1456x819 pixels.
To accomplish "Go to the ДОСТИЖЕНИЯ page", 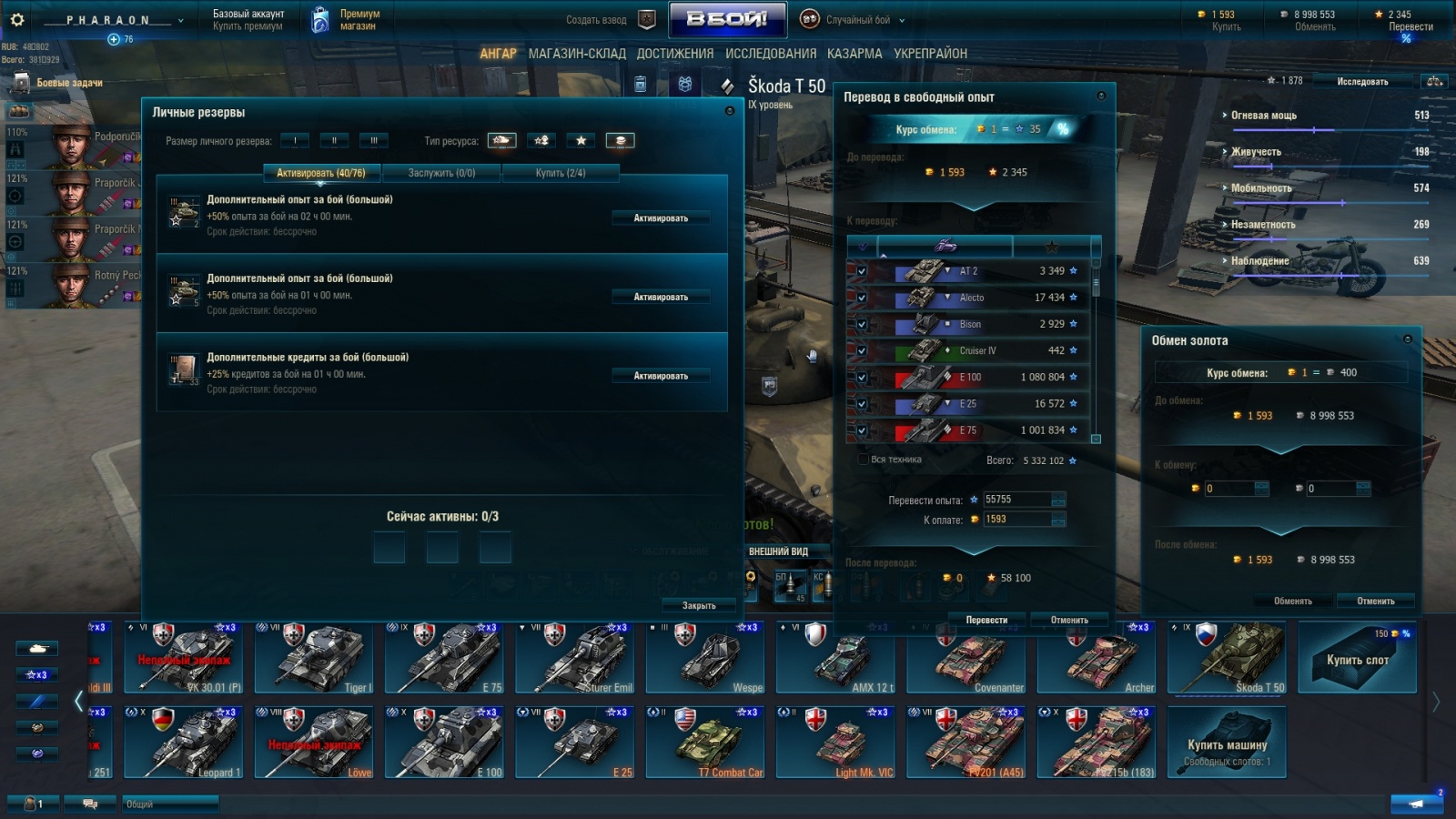I will tap(674, 54).
